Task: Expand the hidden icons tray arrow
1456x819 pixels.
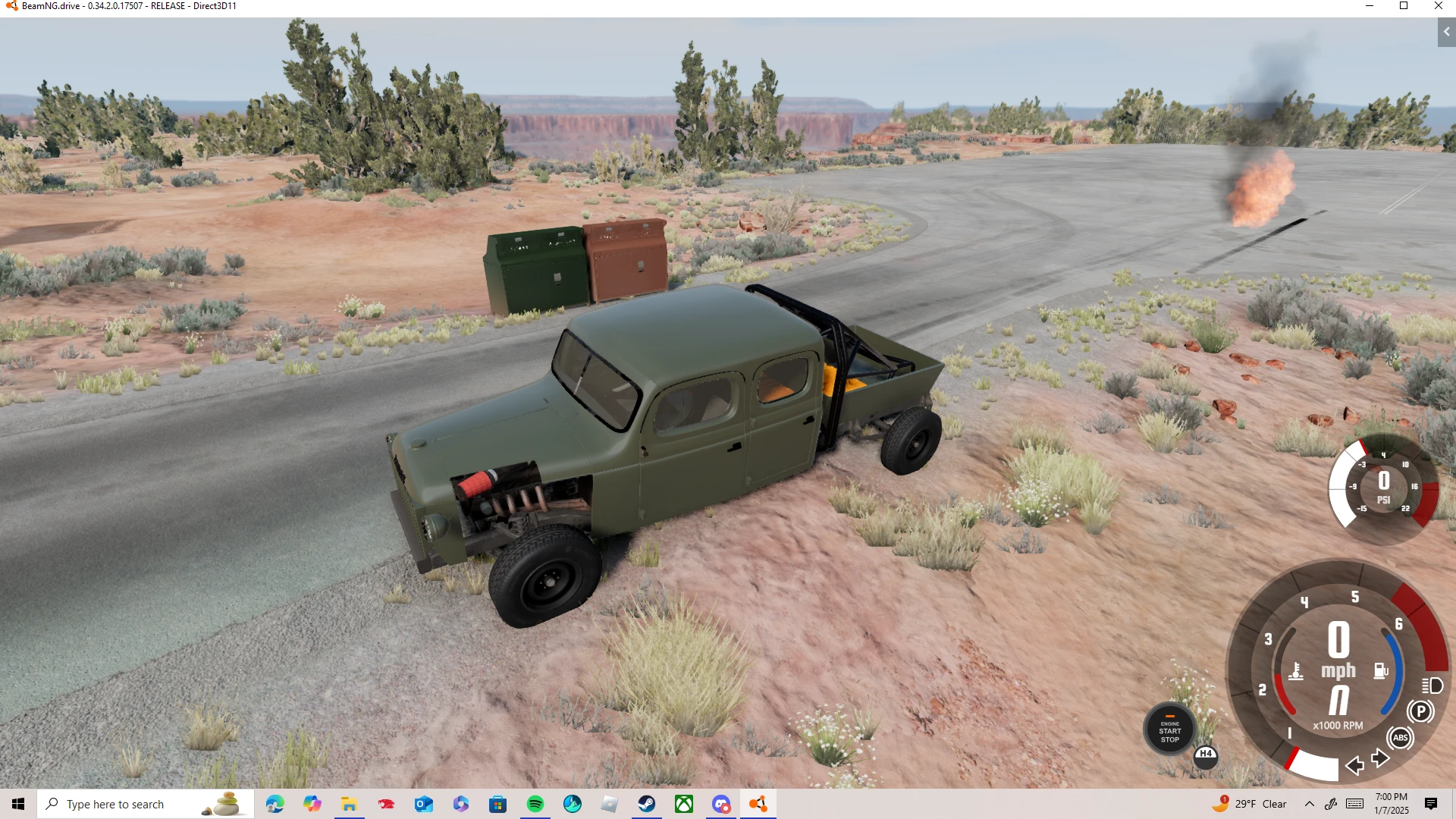Action: pos(1310,804)
